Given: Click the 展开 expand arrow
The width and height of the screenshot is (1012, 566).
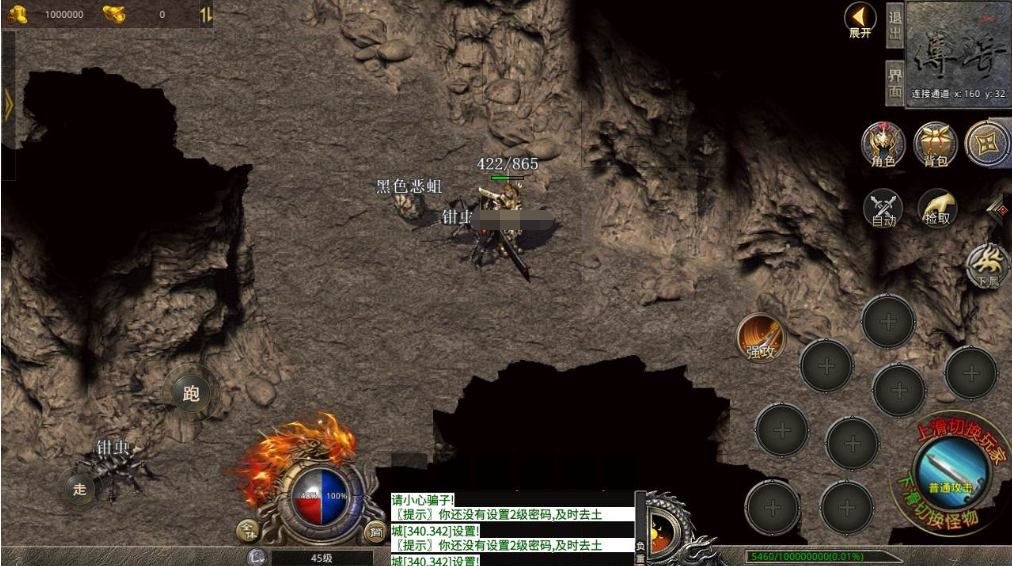Looking at the screenshot, I should point(860,20).
